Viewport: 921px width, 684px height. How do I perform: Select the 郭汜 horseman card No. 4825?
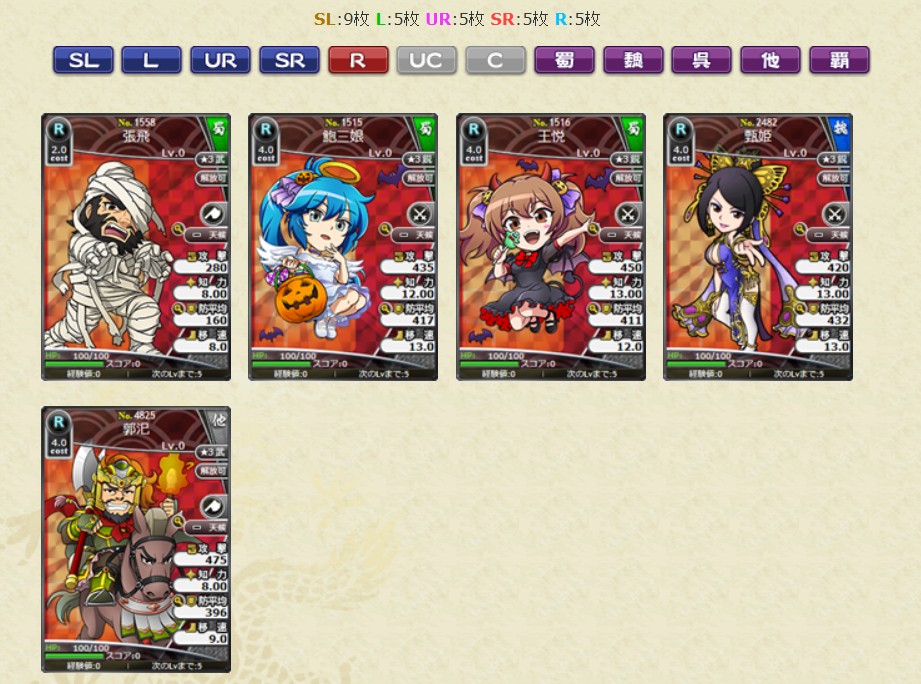click(x=136, y=539)
